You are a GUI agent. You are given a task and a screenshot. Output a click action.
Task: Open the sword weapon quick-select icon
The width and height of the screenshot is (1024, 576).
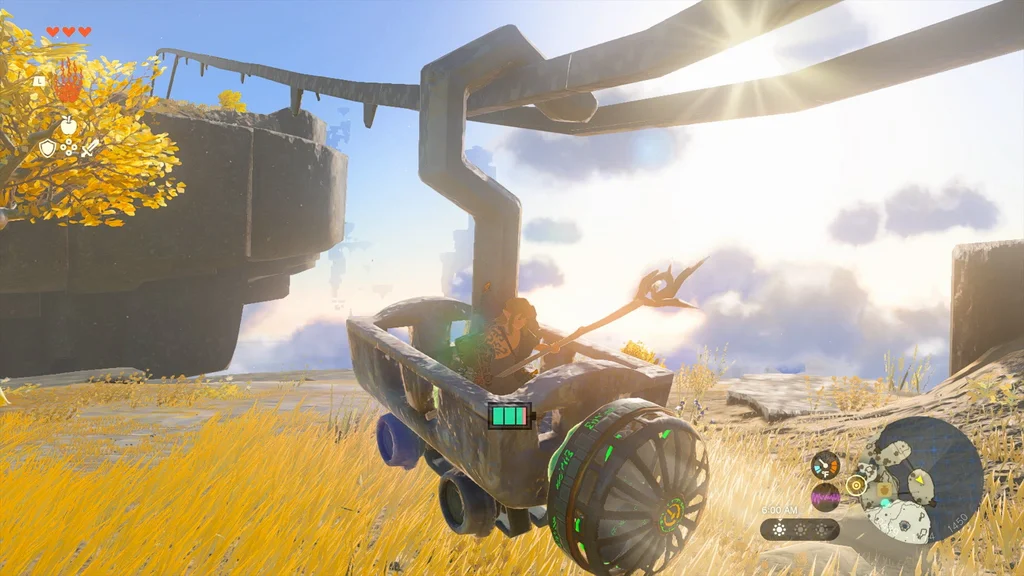(x=90, y=148)
